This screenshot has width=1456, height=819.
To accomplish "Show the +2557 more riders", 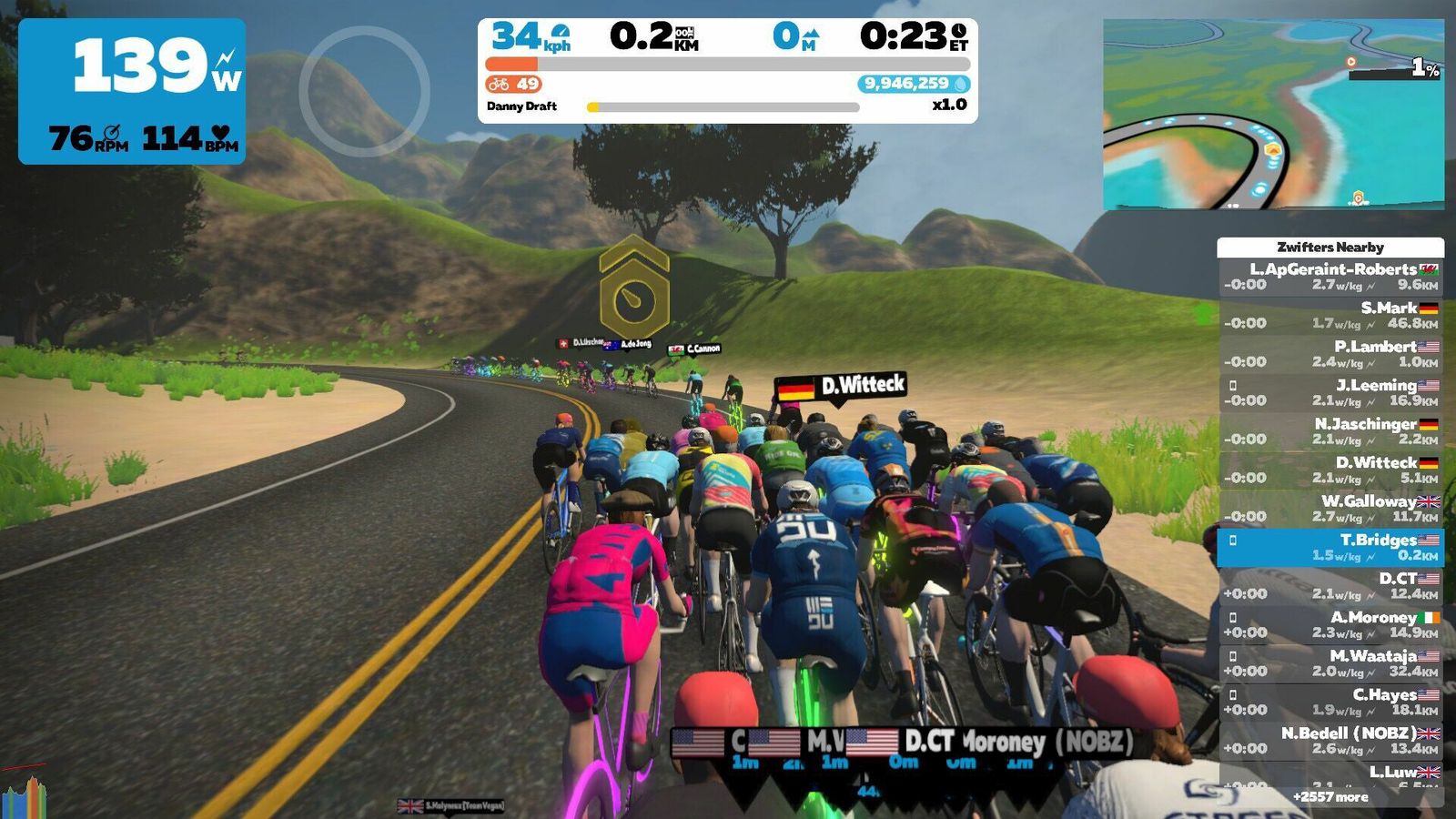I will [1330, 797].
